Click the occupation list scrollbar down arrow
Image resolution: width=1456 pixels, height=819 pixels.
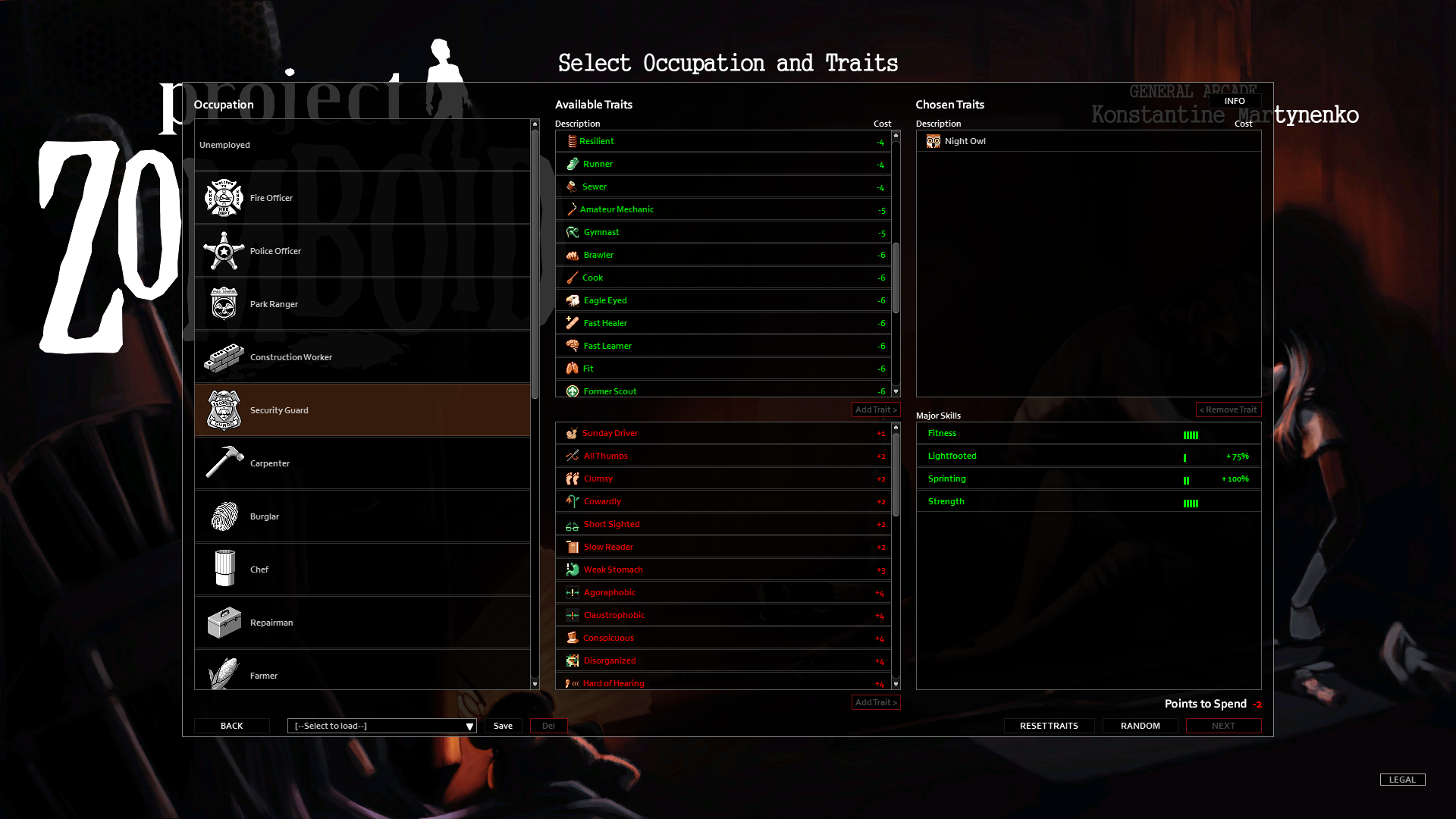coord(535,682)
